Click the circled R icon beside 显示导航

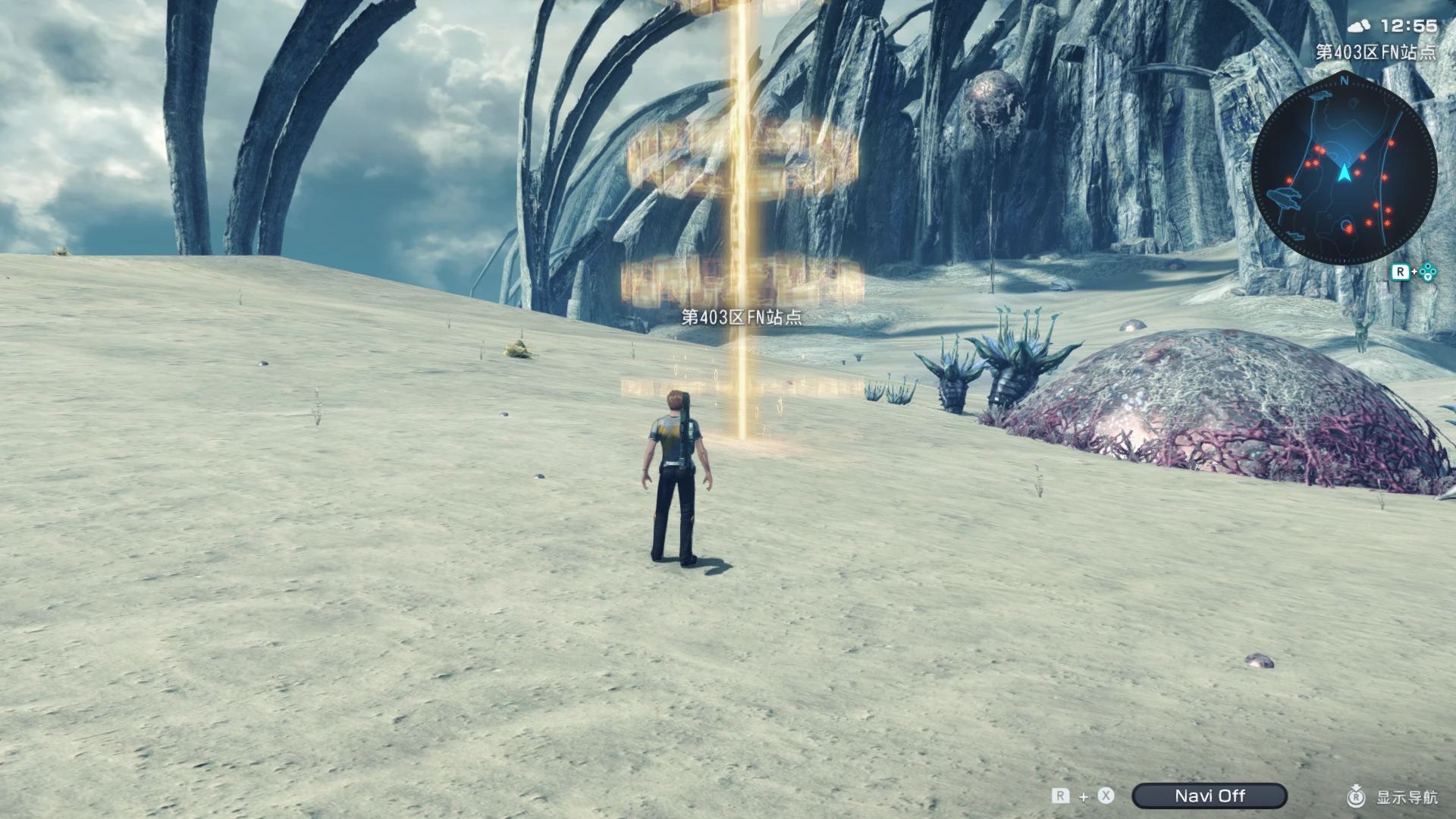pos(1357,797)
